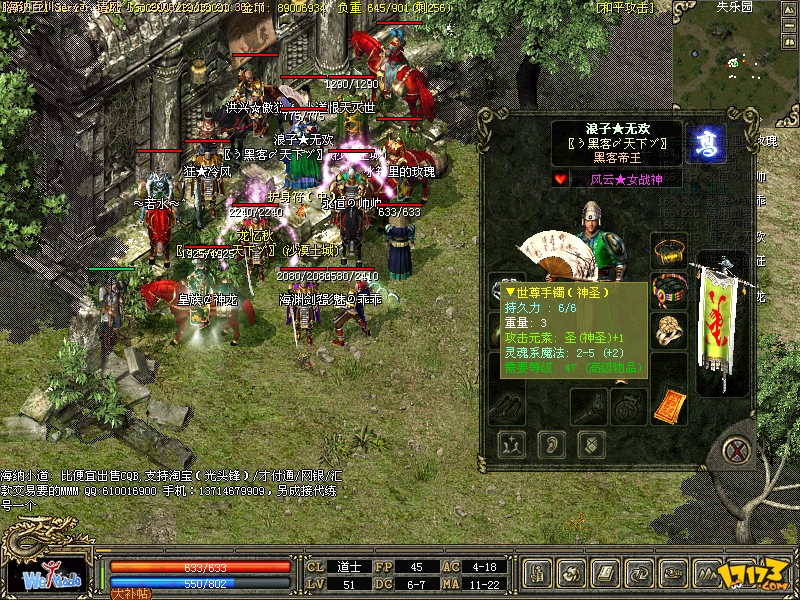Select the colorful beaded bracelet slot

(668, 288)
